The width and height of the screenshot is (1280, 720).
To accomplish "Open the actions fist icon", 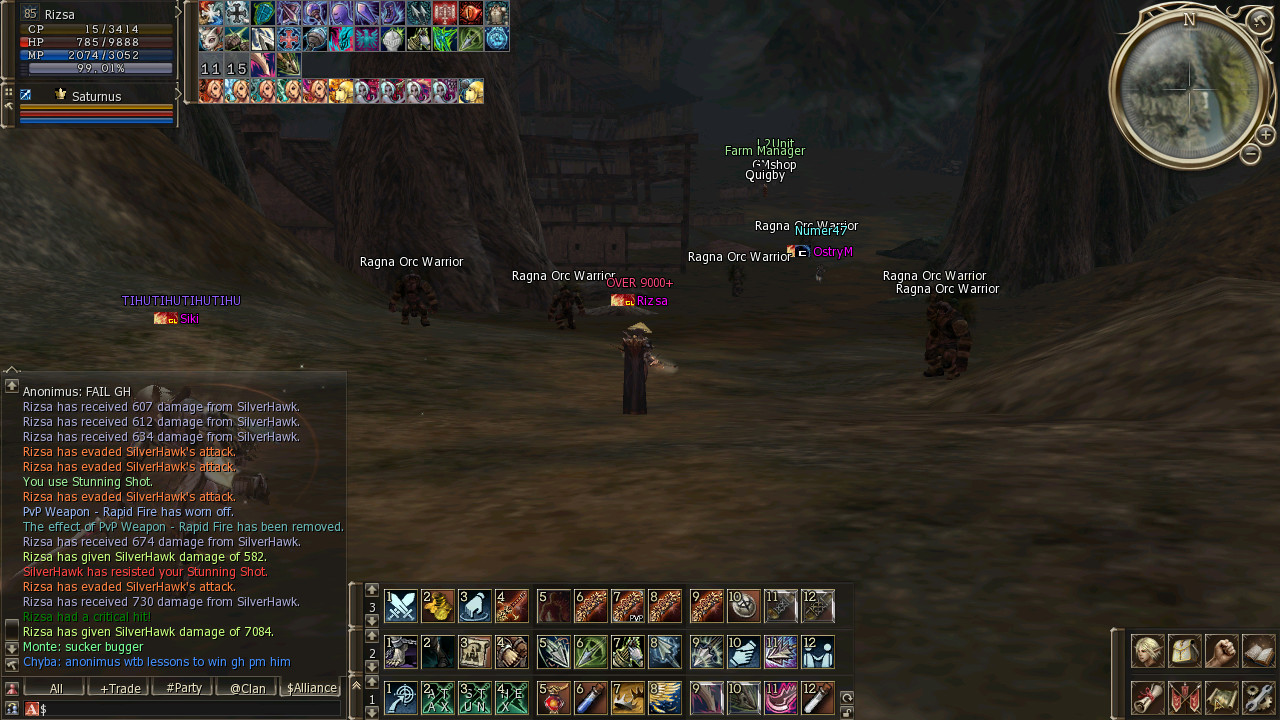I will pos(1222,651).
